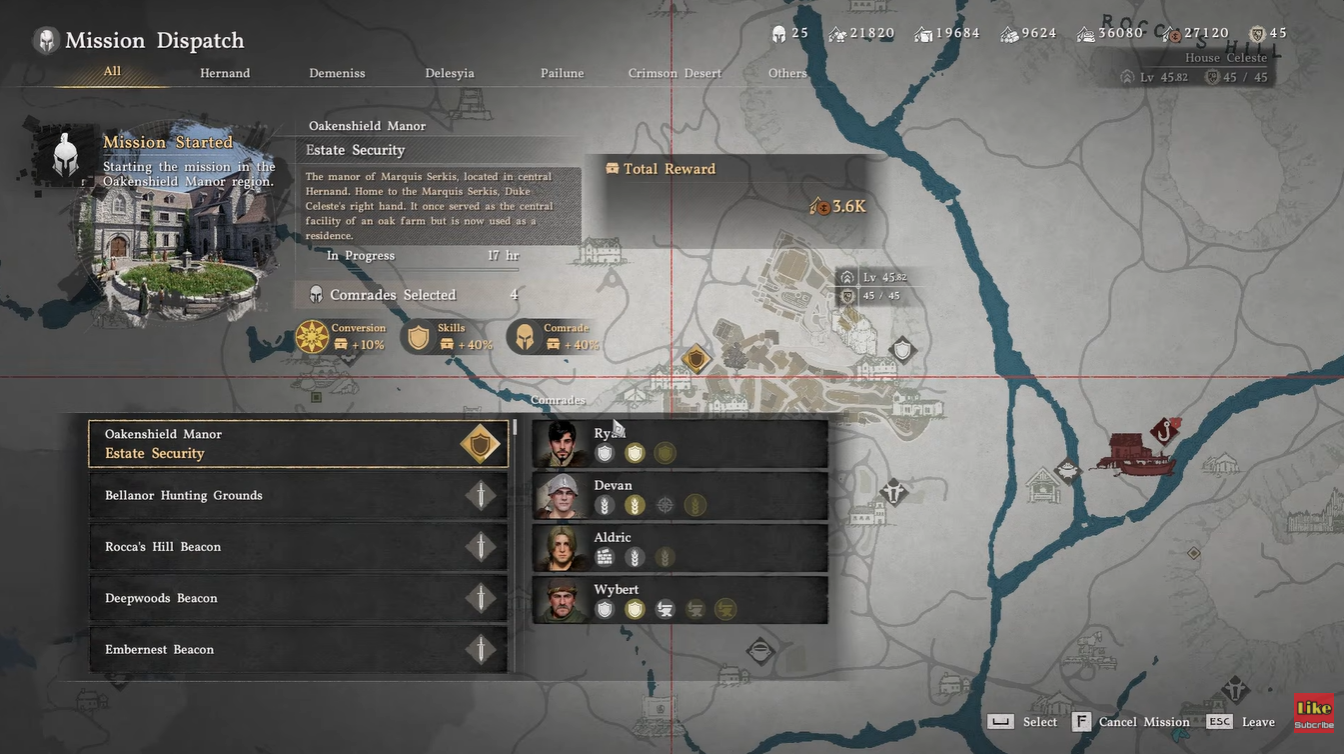Click the Lv 45.82 progress indicator
Image resolution: width=1344 pixels, height=754 pixels.
tap(1154, 76)
